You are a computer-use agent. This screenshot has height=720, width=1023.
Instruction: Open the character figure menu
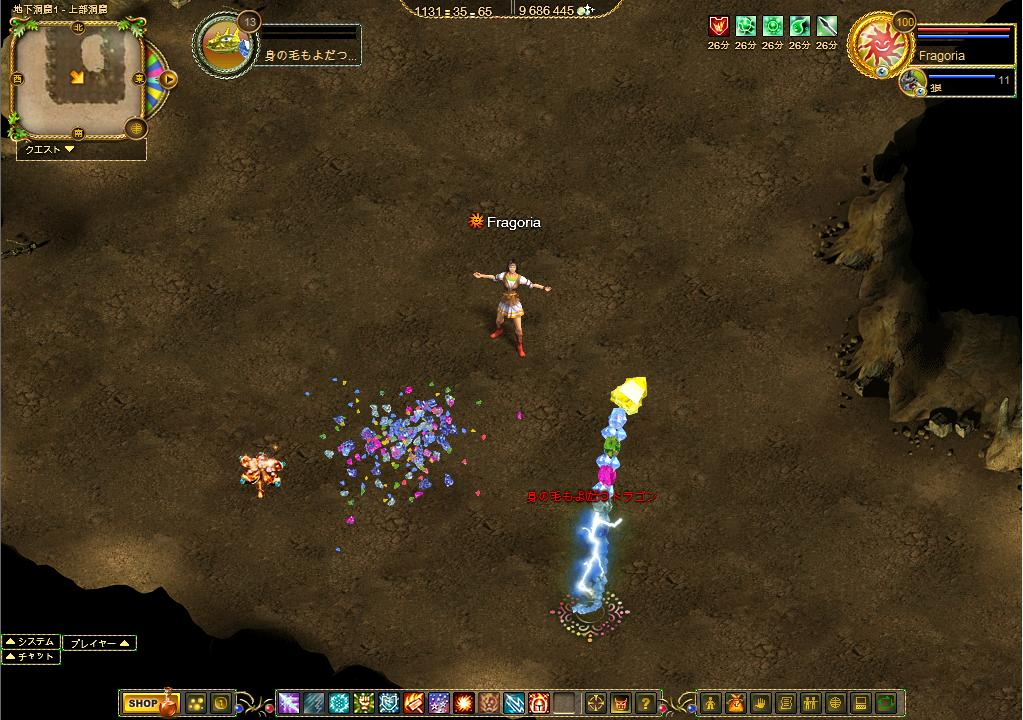click(x=710, y=703)
